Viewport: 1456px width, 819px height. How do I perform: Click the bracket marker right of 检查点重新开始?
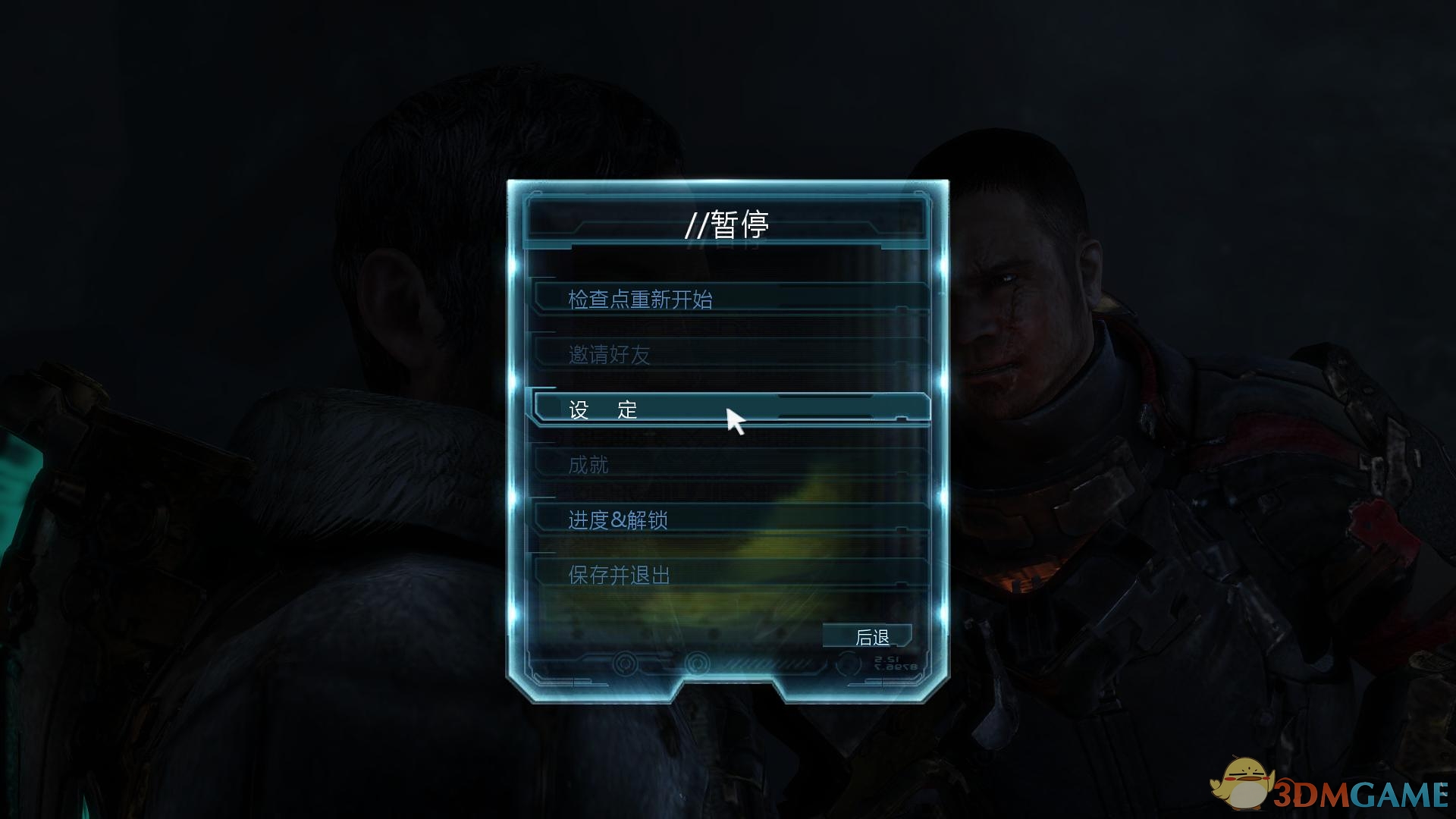pos(902,309)
